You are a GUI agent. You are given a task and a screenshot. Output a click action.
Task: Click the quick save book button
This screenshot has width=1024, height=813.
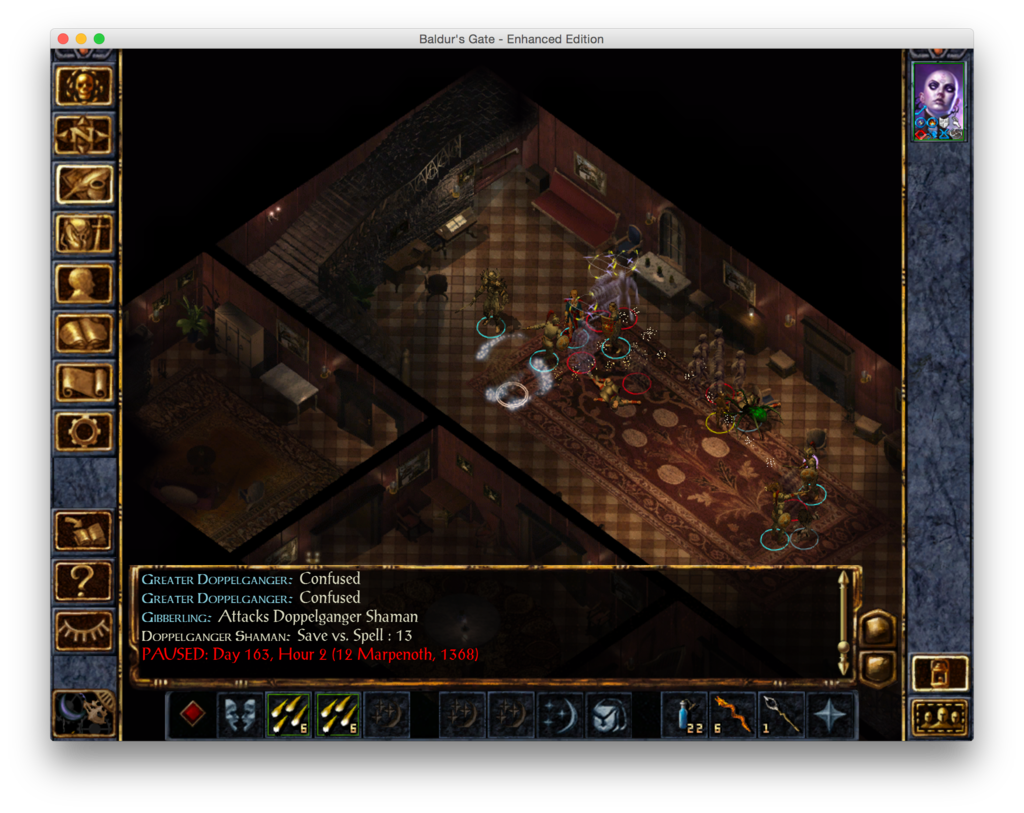[84, 531]
